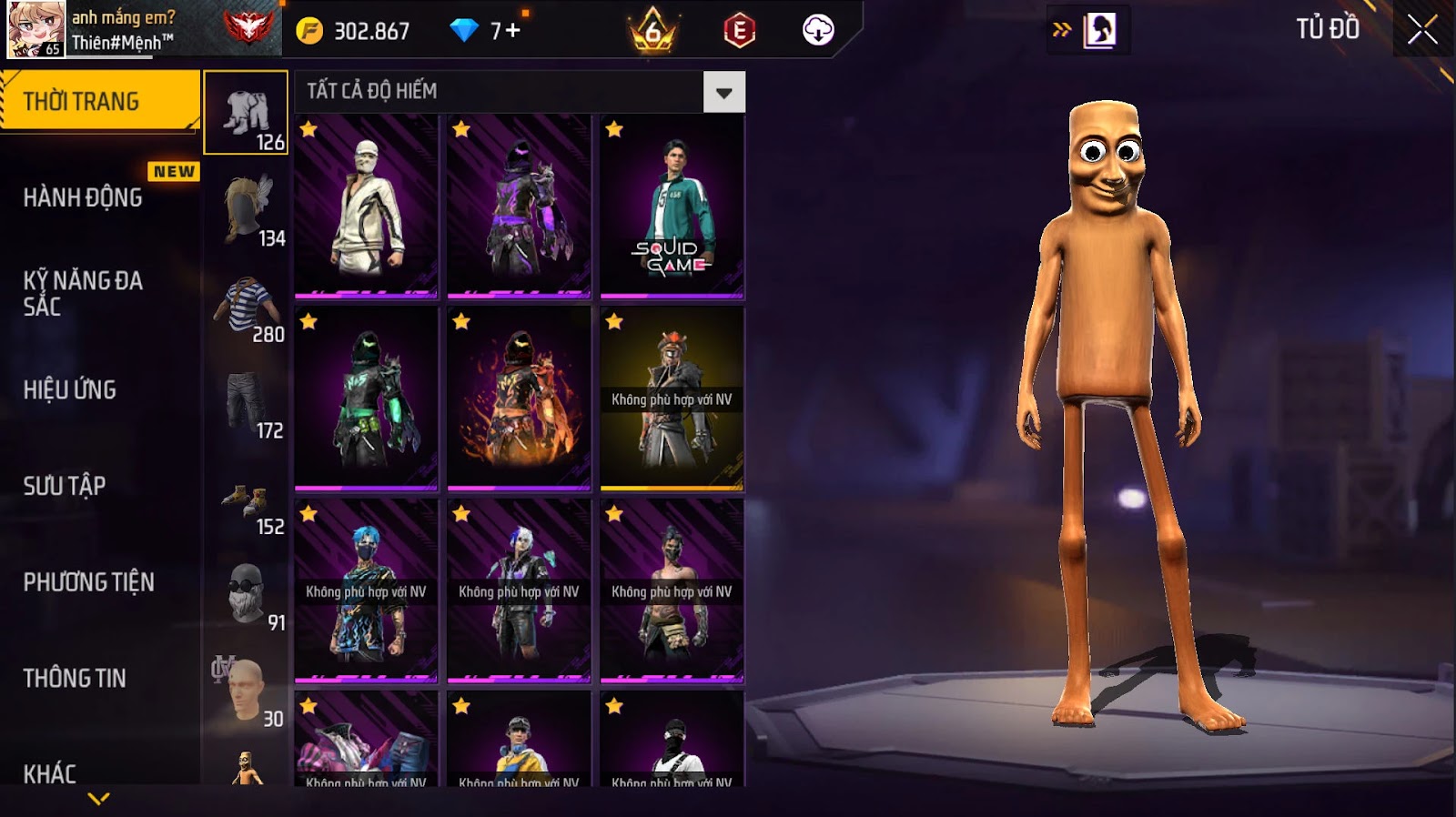Switch to the THỜI TRANG tab
The image size is (1456, 817).
pos(98,101)
